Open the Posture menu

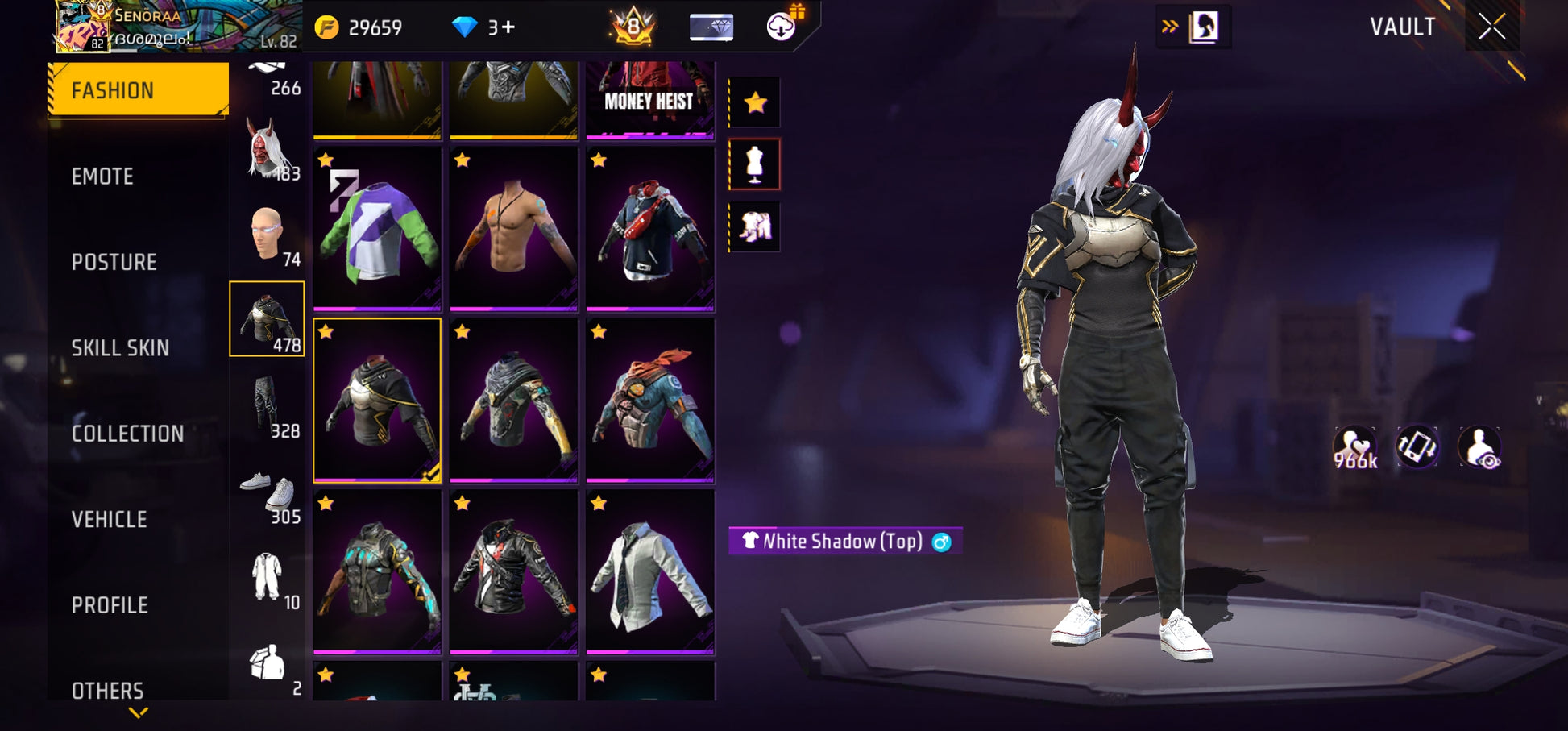tap(114, 262)
